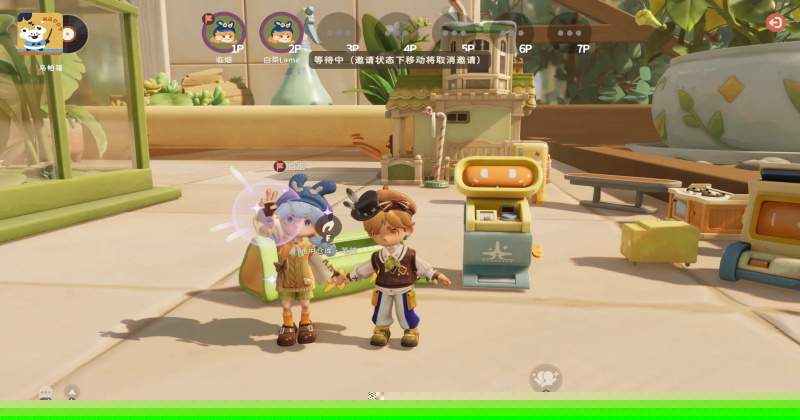The image size is (800, 420).
Task: Click the exit room button
Action: tap(775, 22)
